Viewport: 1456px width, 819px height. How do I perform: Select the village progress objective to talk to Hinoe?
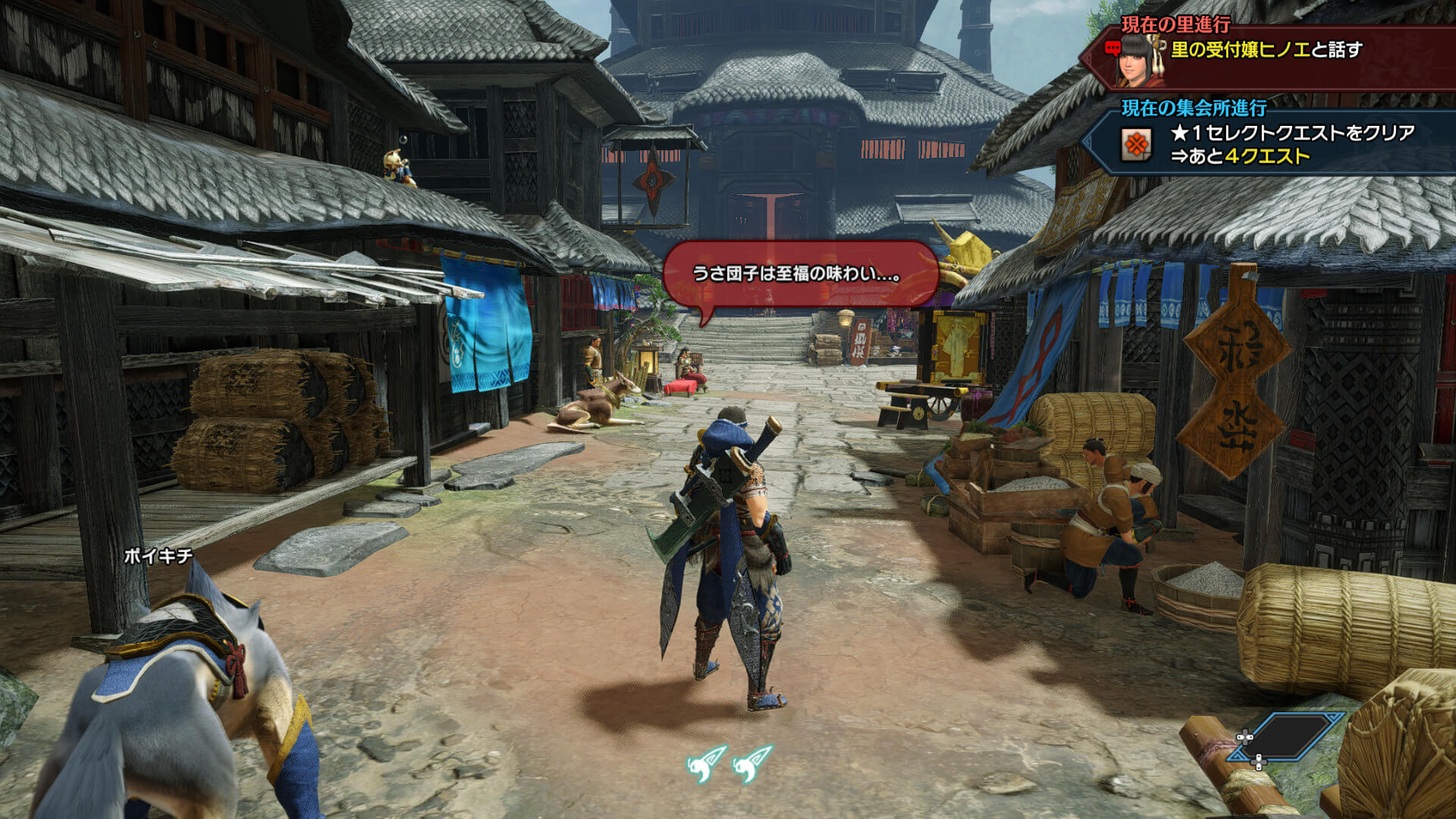coord(1266,50)
